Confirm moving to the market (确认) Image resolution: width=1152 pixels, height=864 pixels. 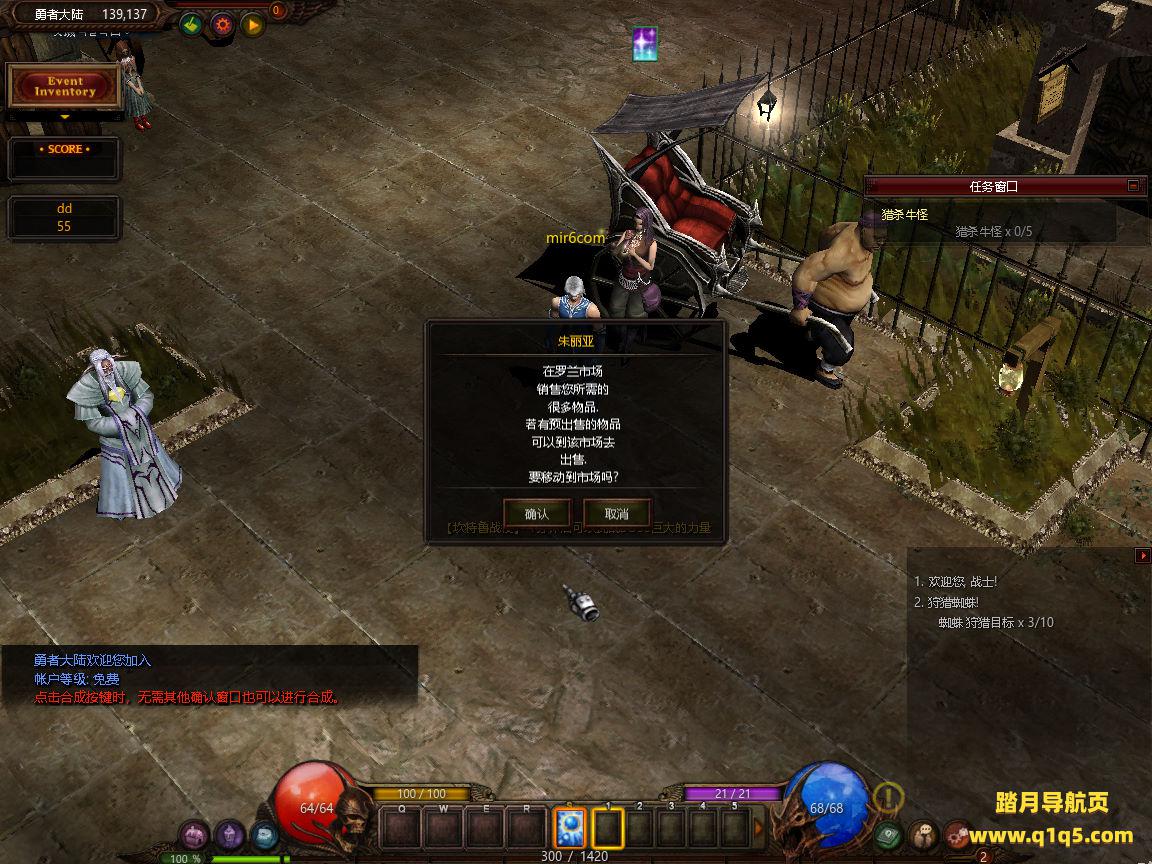click(x=536, y=513)
